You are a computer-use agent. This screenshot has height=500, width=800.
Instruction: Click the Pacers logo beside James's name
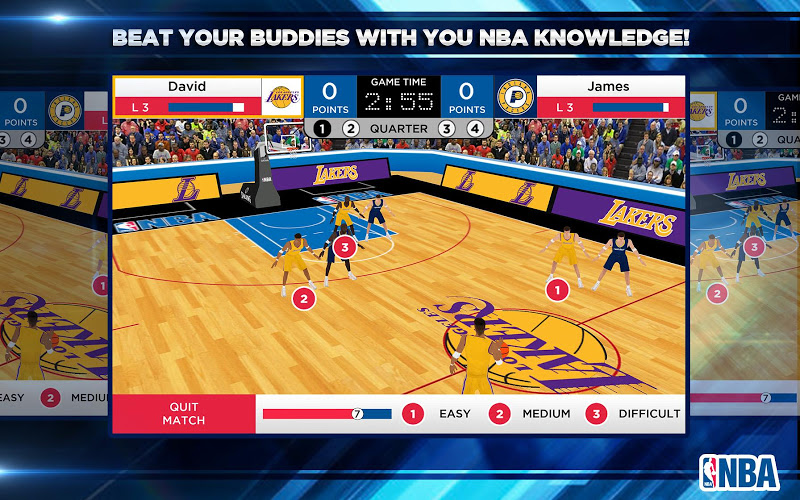pyautogui.click(x=516, y=97)
